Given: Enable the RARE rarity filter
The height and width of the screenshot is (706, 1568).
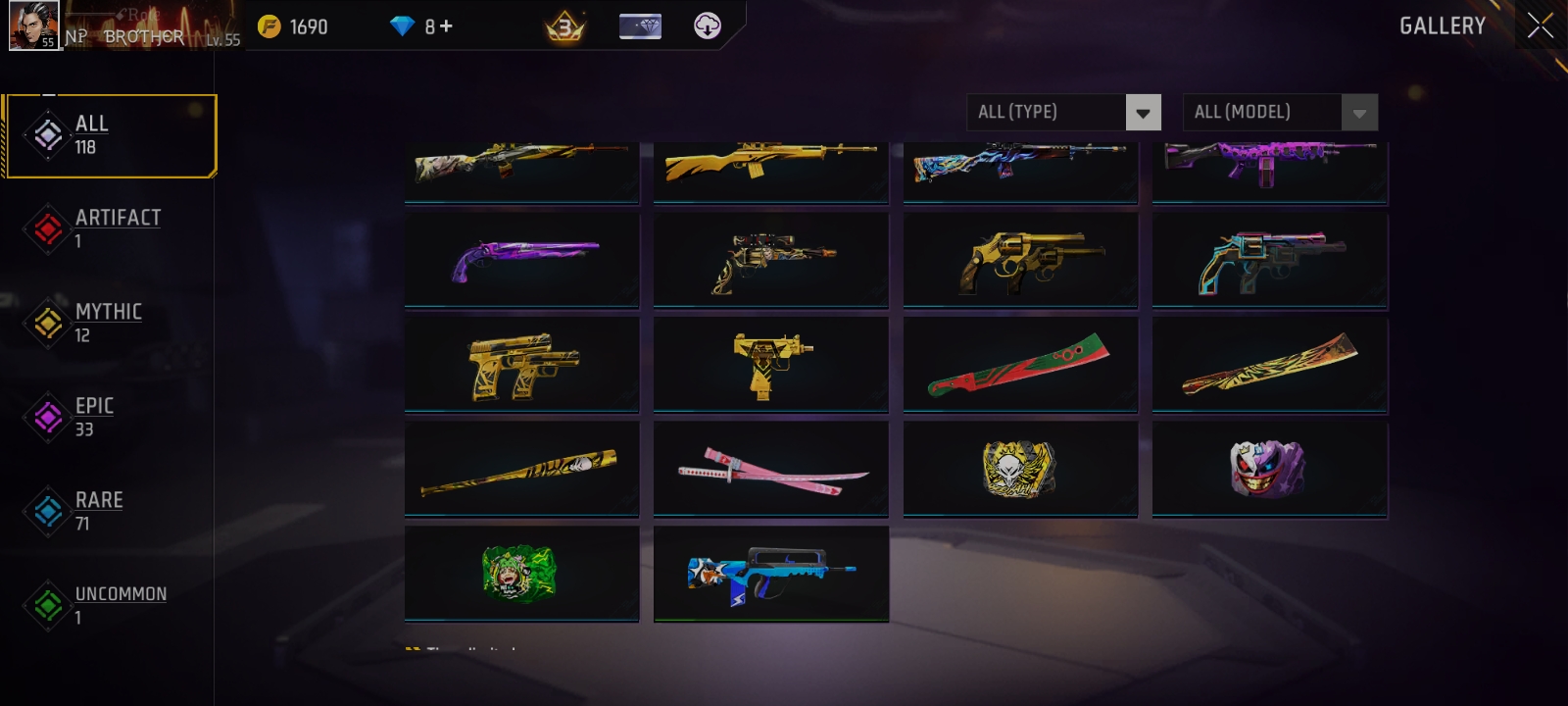Looking at the screenshot, I should click(x=99, y=511).
